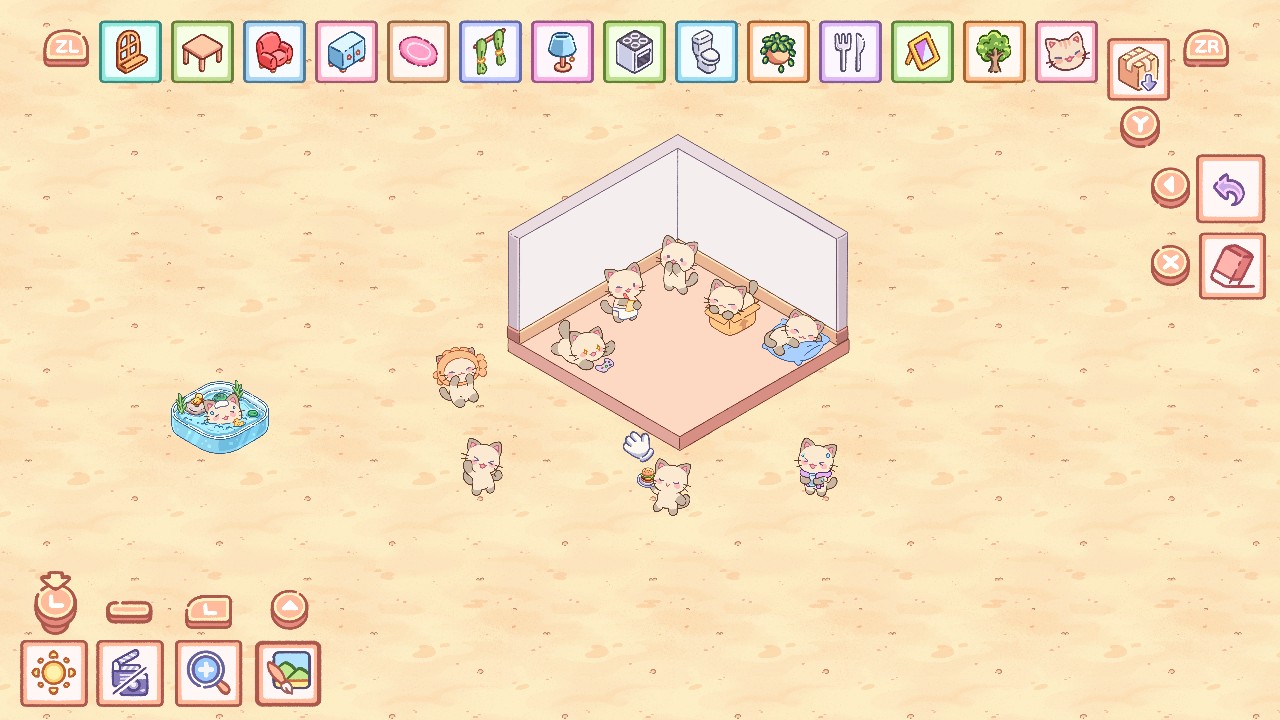This screenshot has width=1280, height=720.
Task: Open the toilet bathroom category
Action: 706,52
